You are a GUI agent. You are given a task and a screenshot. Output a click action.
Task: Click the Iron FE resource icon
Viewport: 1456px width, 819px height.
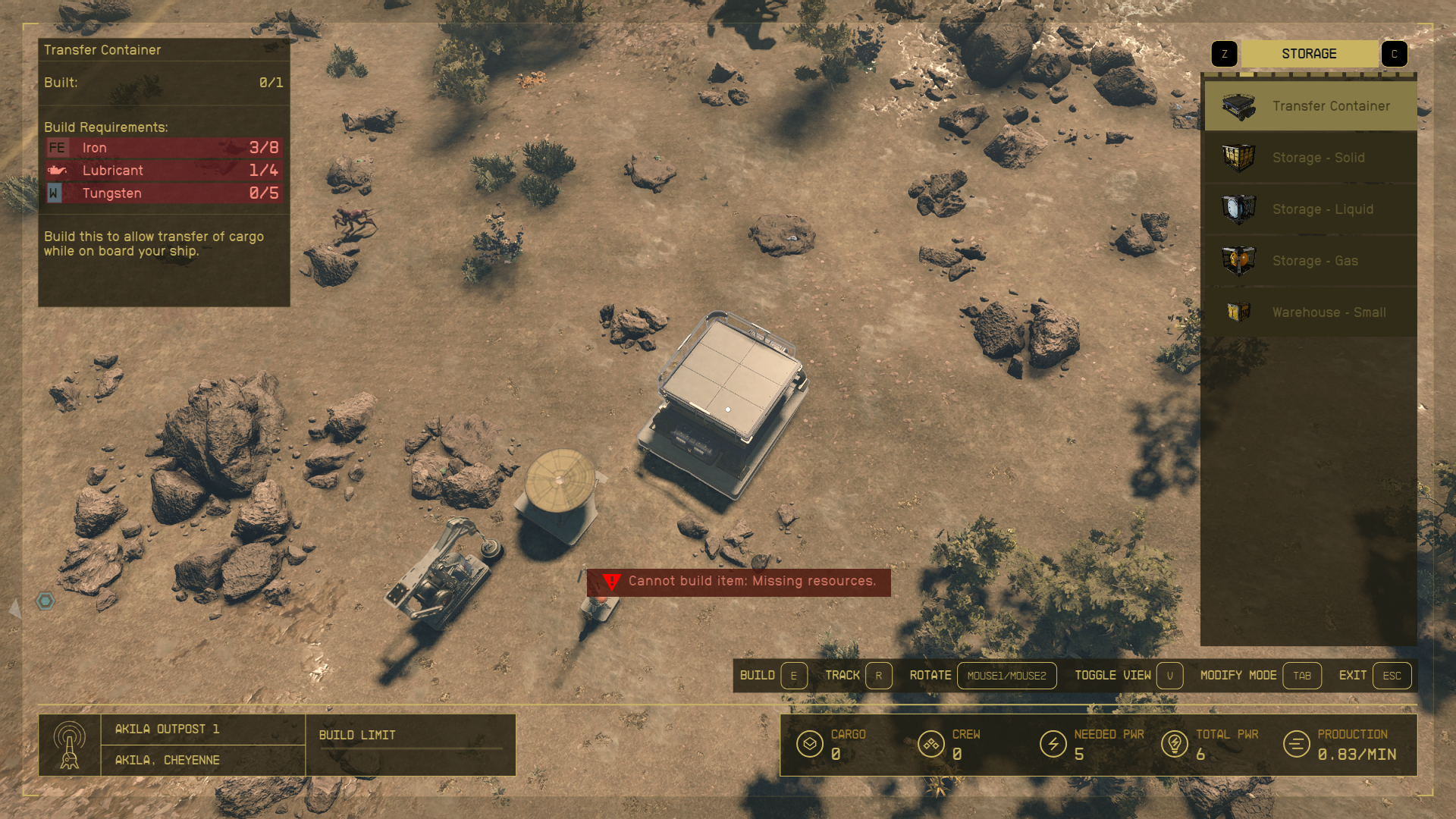click(57, 147)
